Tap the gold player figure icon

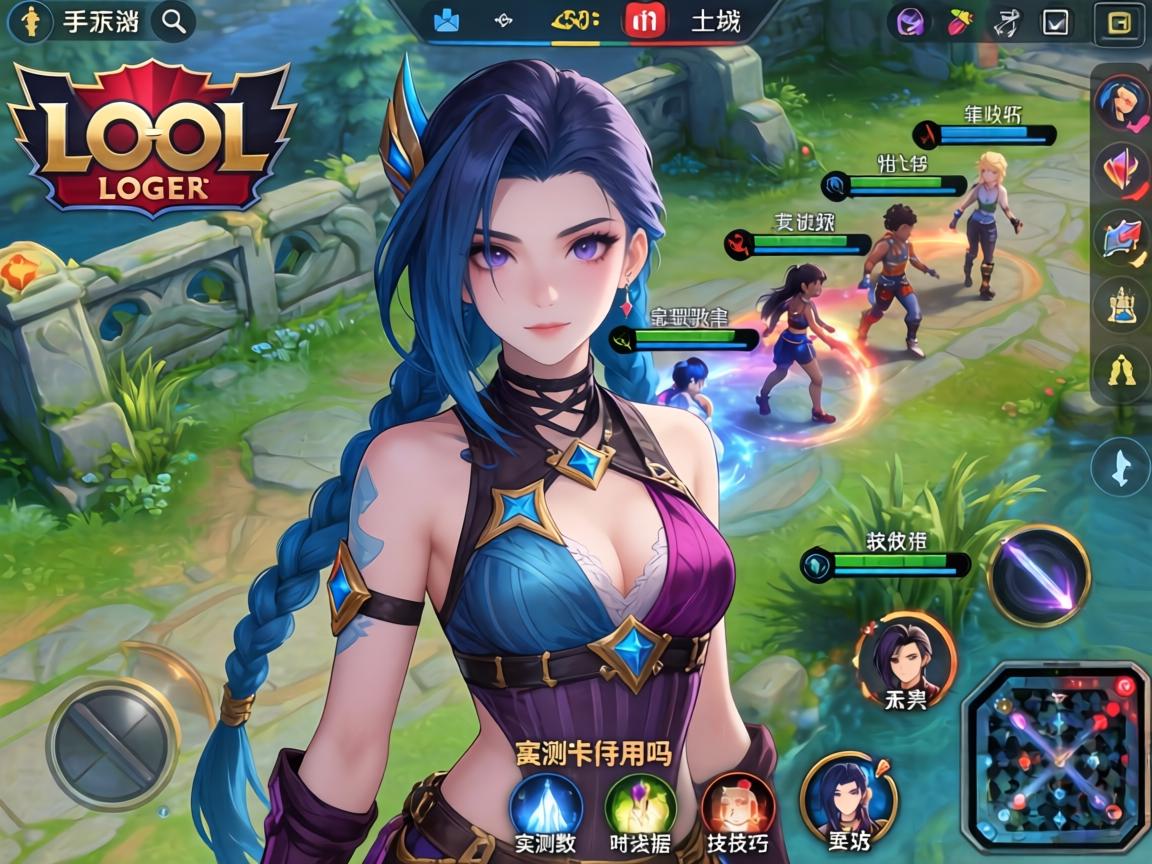32,21
